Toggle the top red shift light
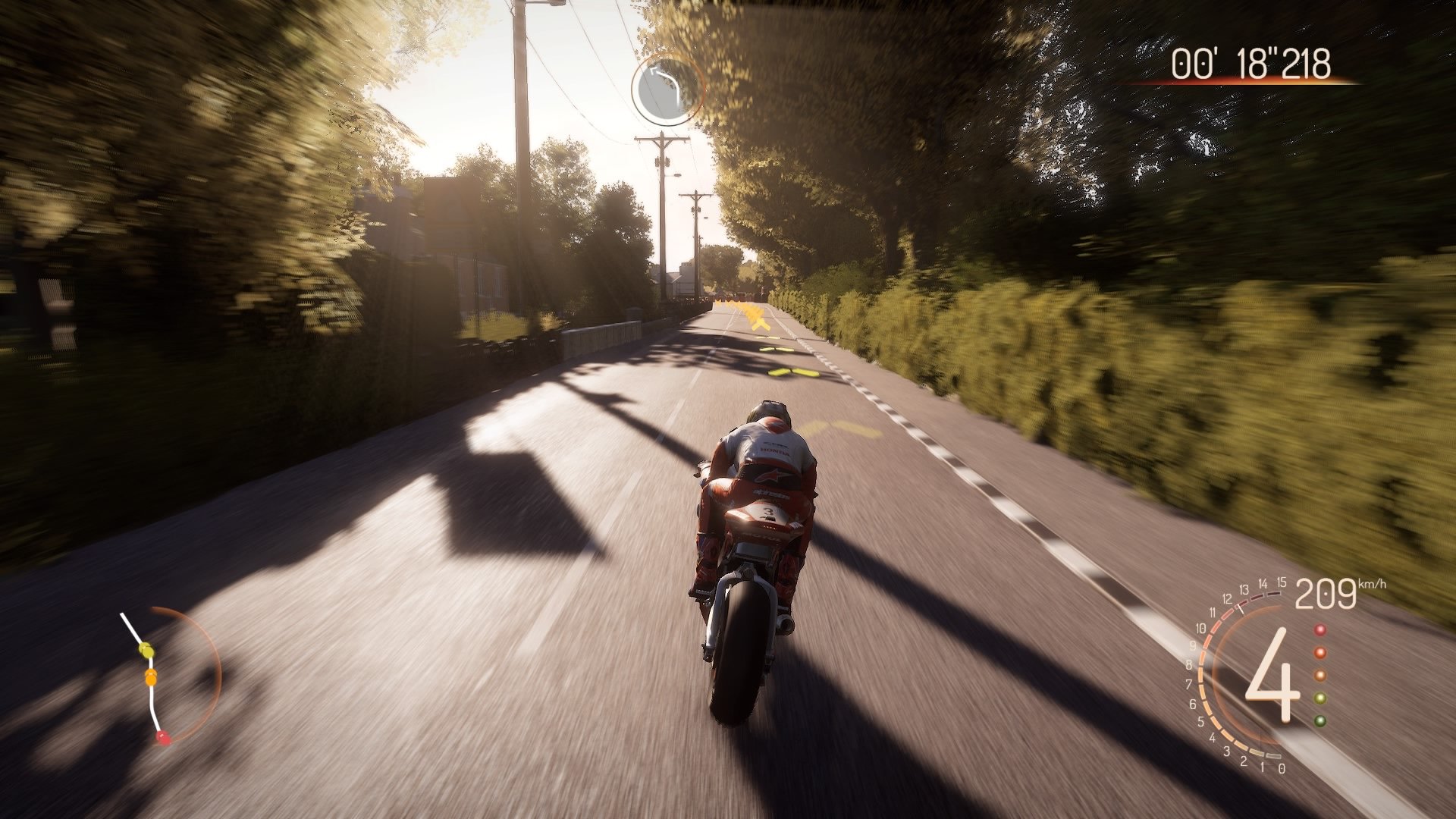 click(x=1319, y=630)
